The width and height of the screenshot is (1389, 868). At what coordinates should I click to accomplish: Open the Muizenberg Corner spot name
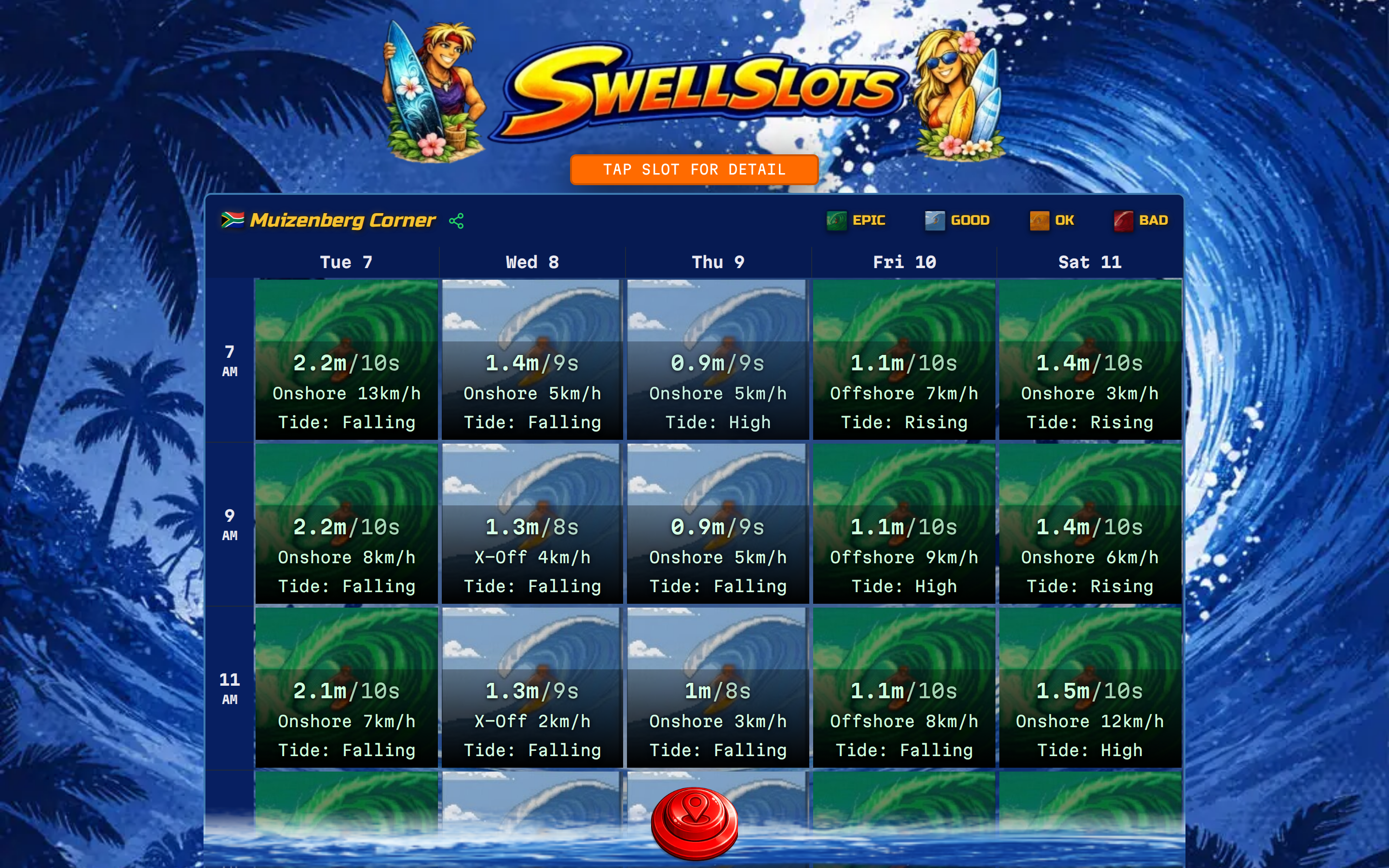342,220
